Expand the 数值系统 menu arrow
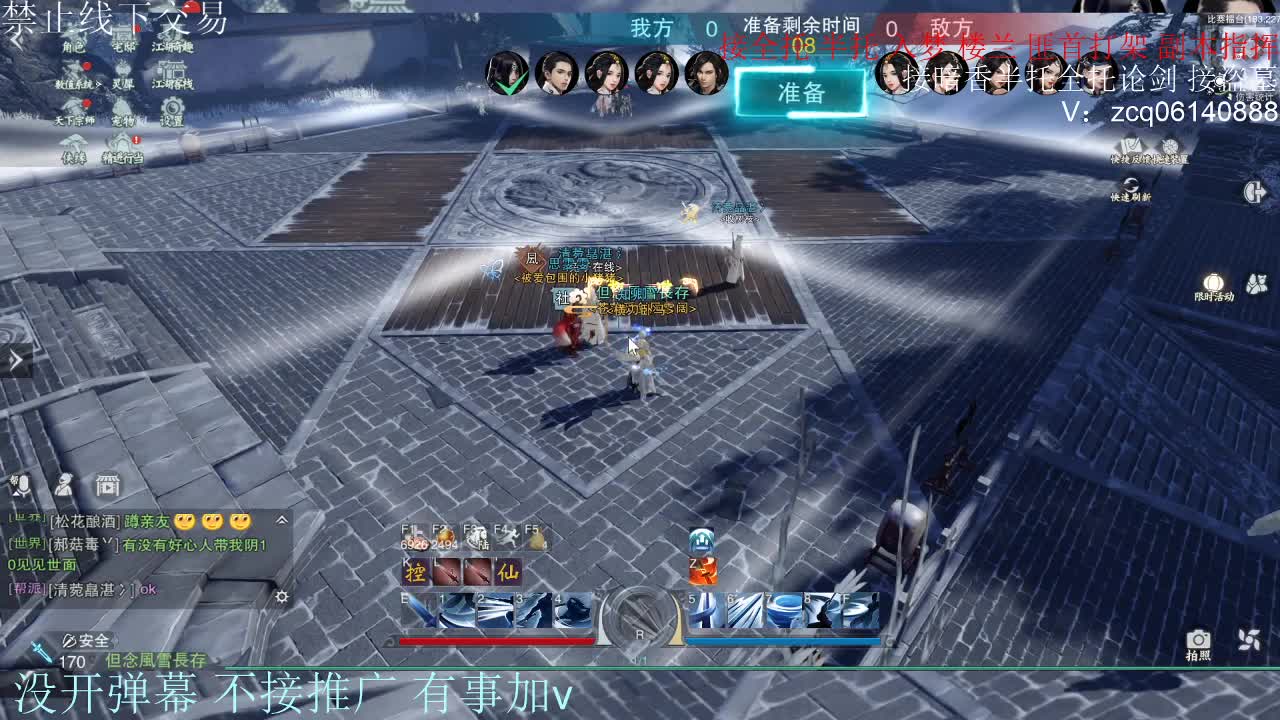This screenshot has height=720, width=1280. [x=99, y=84]
